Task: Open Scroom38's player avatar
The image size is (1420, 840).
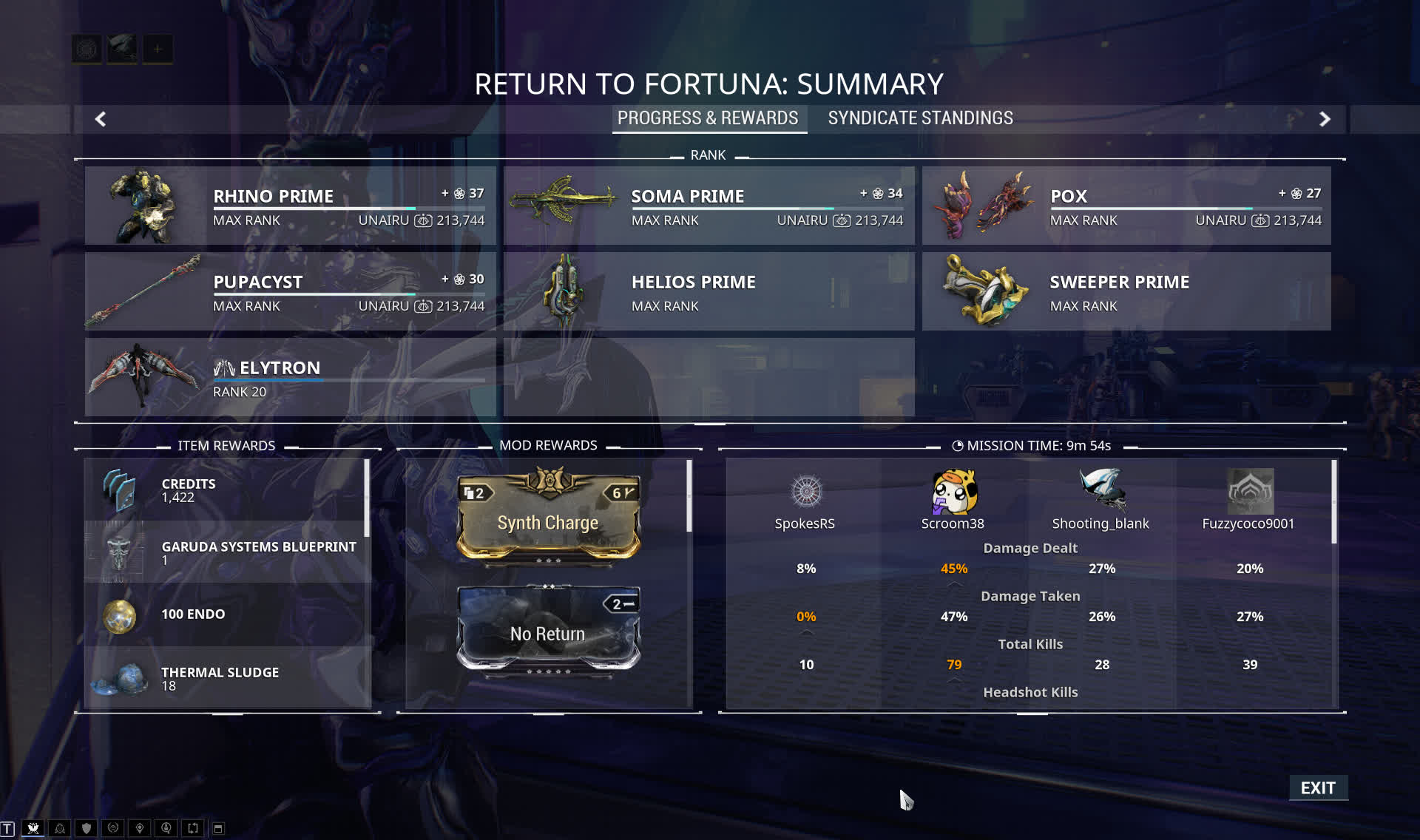Action: [x=953, y=492]
